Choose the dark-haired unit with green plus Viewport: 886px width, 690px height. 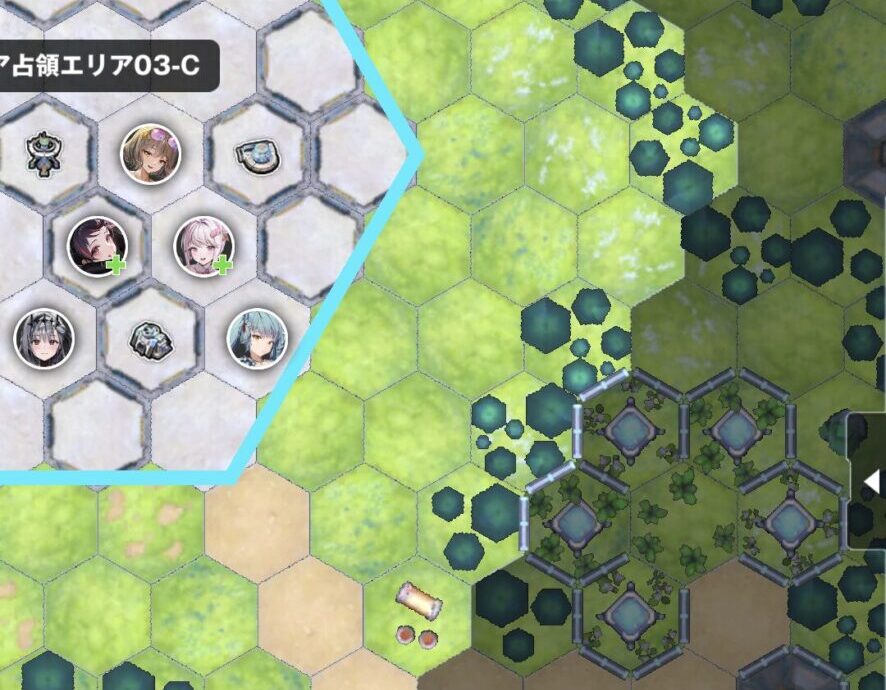coord(97,247)
